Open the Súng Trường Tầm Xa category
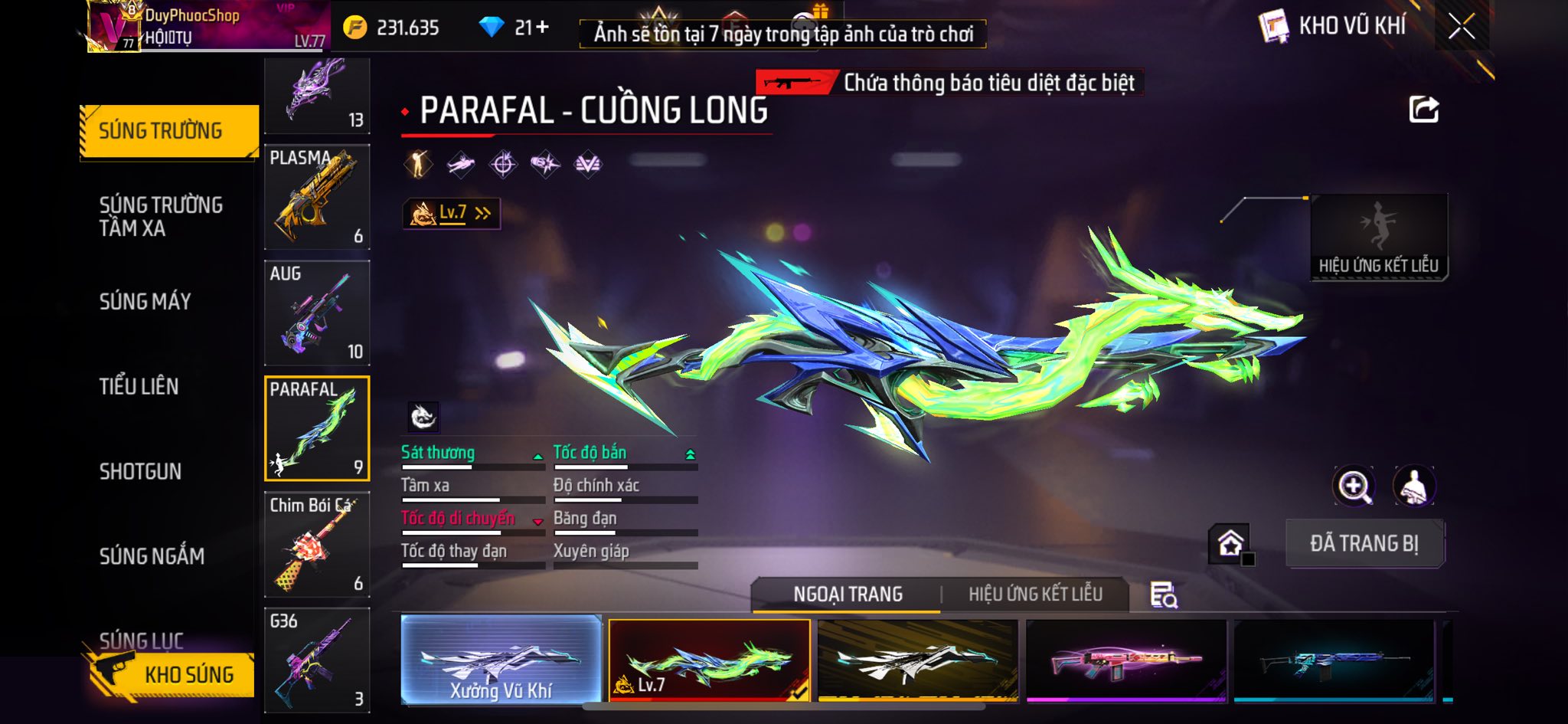Screen dimensions: 1568x724 click(x=161, y=216)
